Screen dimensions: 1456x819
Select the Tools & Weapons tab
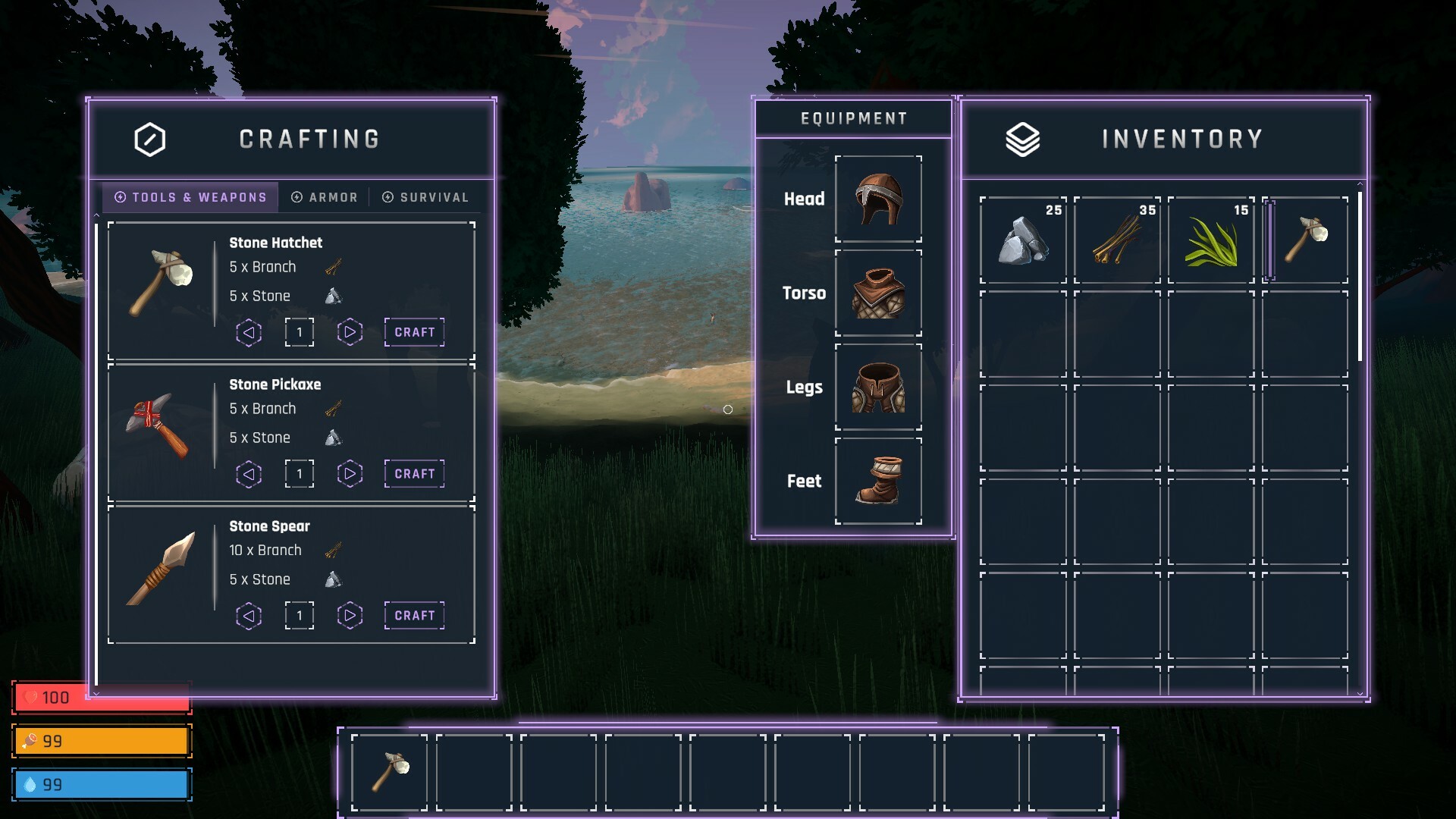[x=191, y=197]
